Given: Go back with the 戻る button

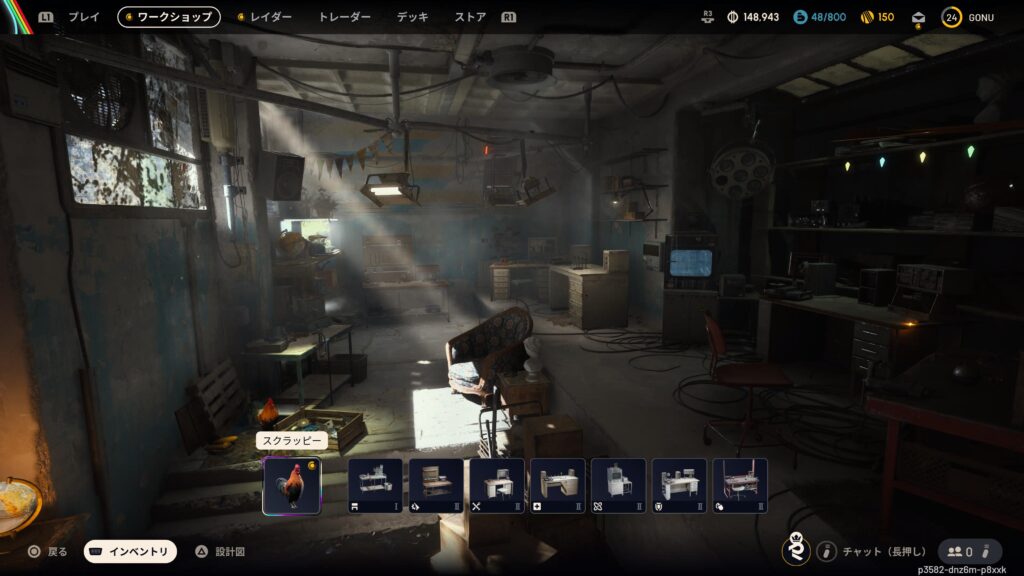Looking at the screenshot, I should pos(47,551).
